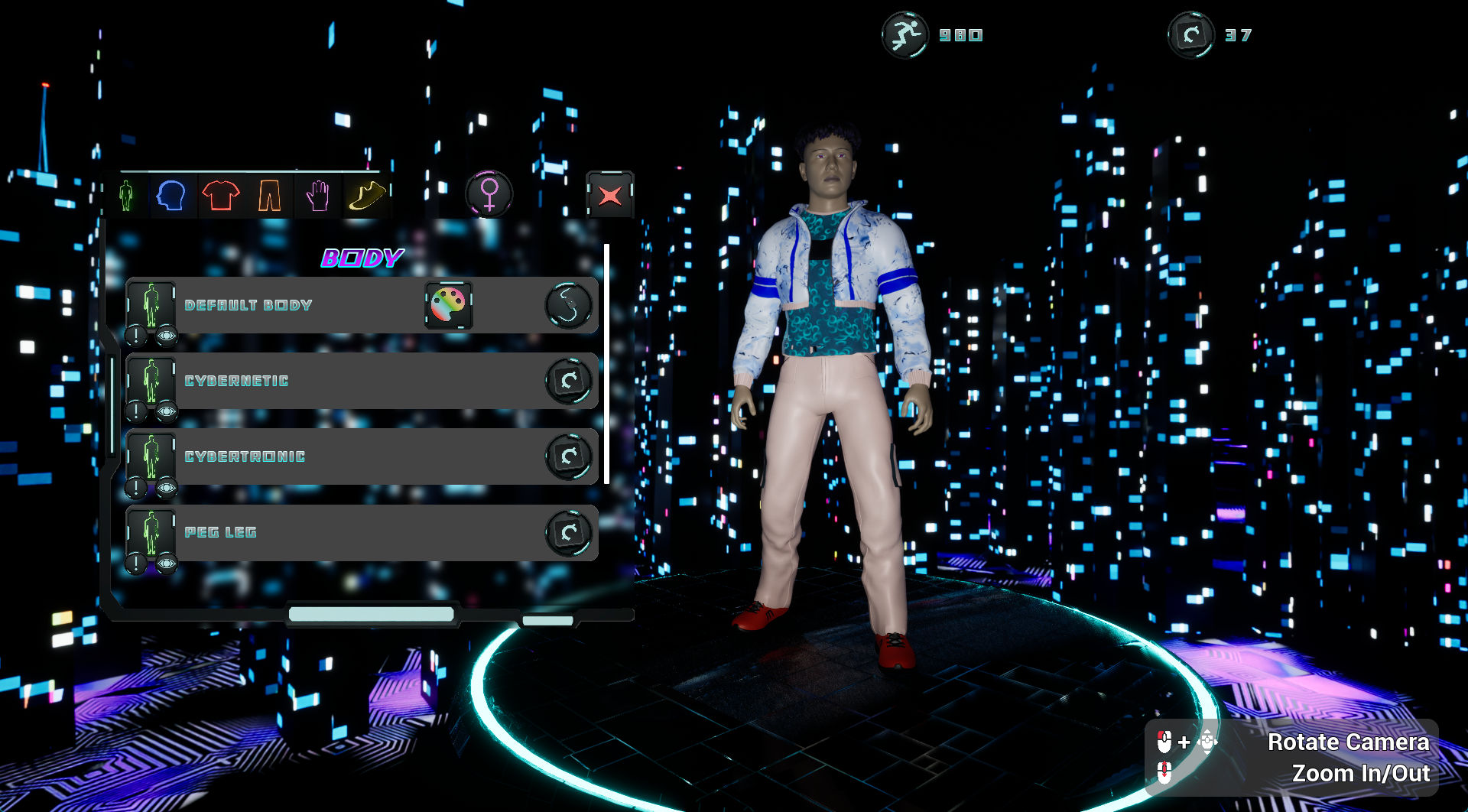This screenshot has width=1468, height=812.
Task: Choose the yellow Shoe category tab
Action: click(x=366, y=196)
